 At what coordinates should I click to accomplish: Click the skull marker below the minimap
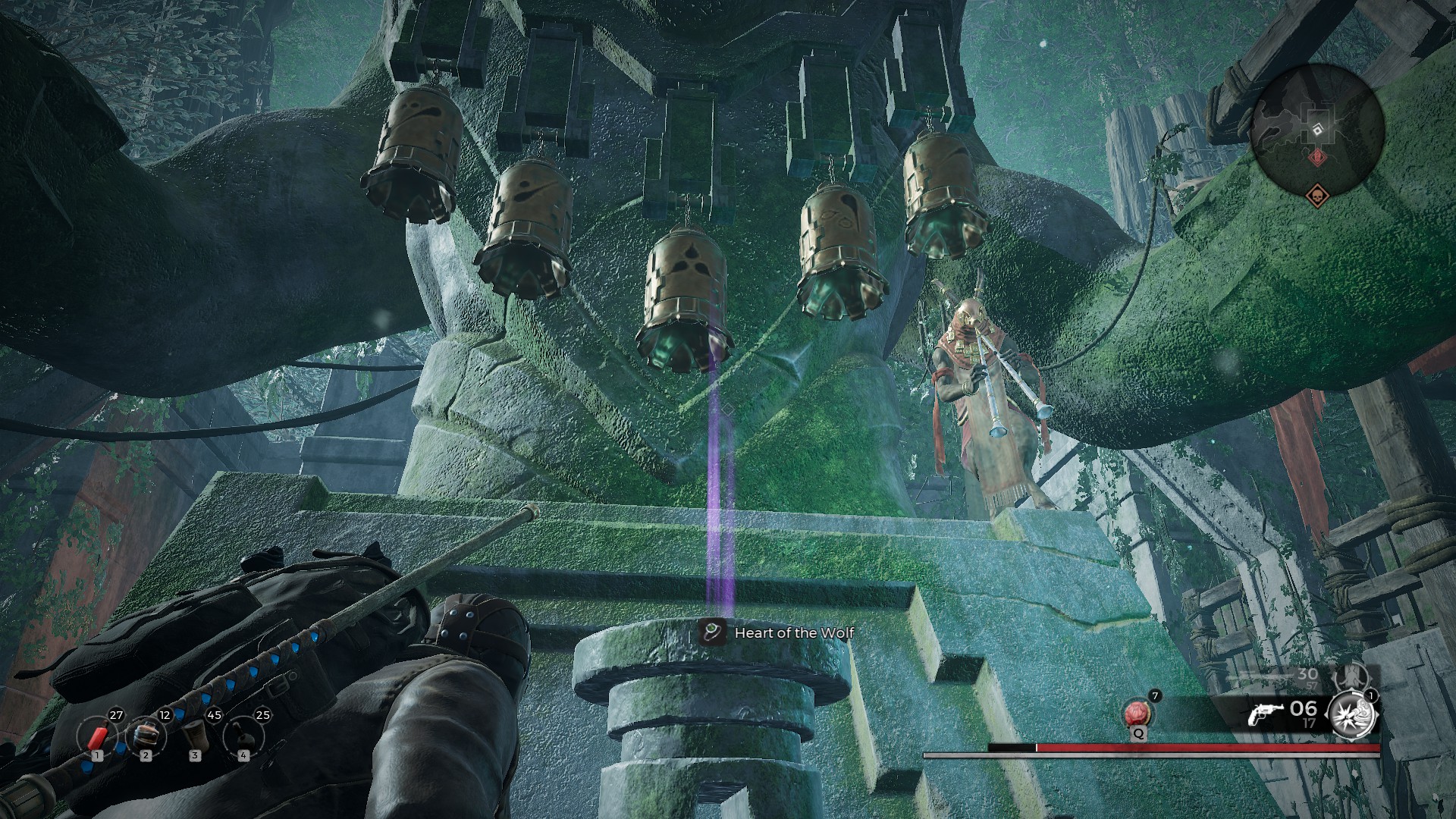pyautogui.click(x=1319, y=196)
